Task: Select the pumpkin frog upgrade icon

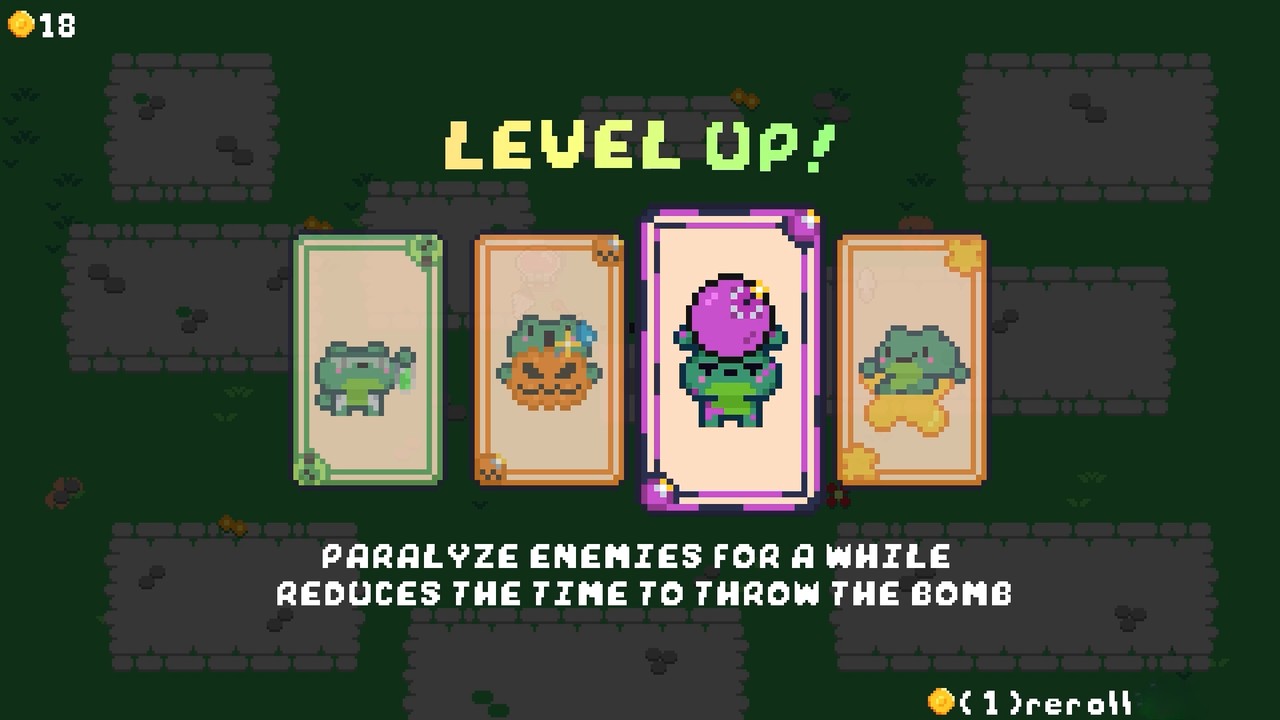Action: coord(549,370)
